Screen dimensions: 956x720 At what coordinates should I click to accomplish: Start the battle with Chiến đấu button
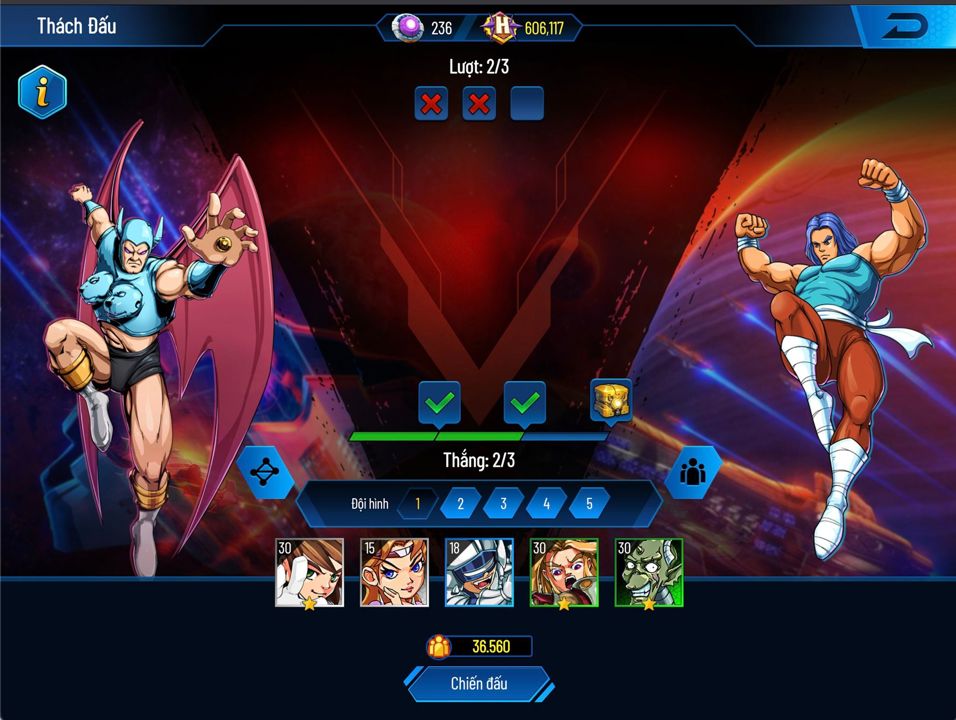(x=478, y=684)
